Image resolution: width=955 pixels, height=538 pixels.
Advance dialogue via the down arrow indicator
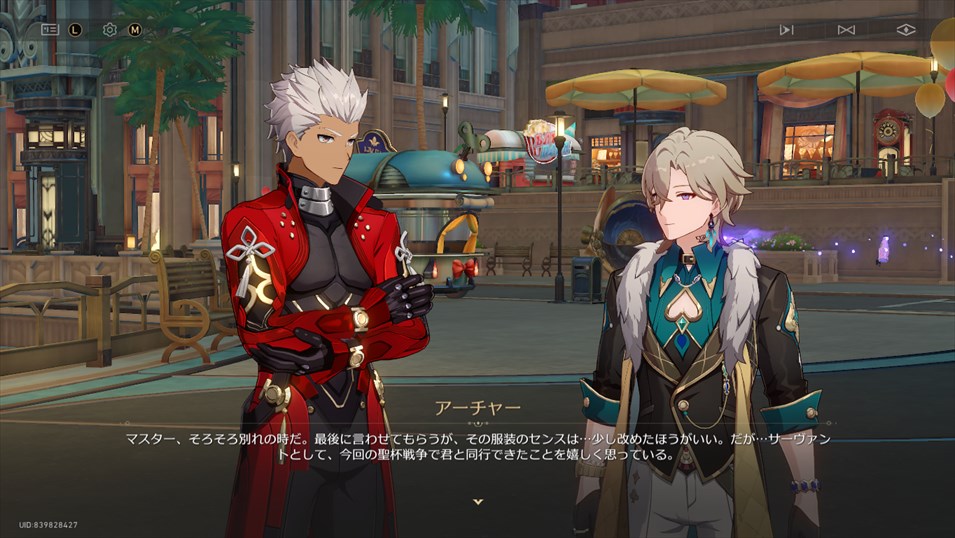(478, 501)
